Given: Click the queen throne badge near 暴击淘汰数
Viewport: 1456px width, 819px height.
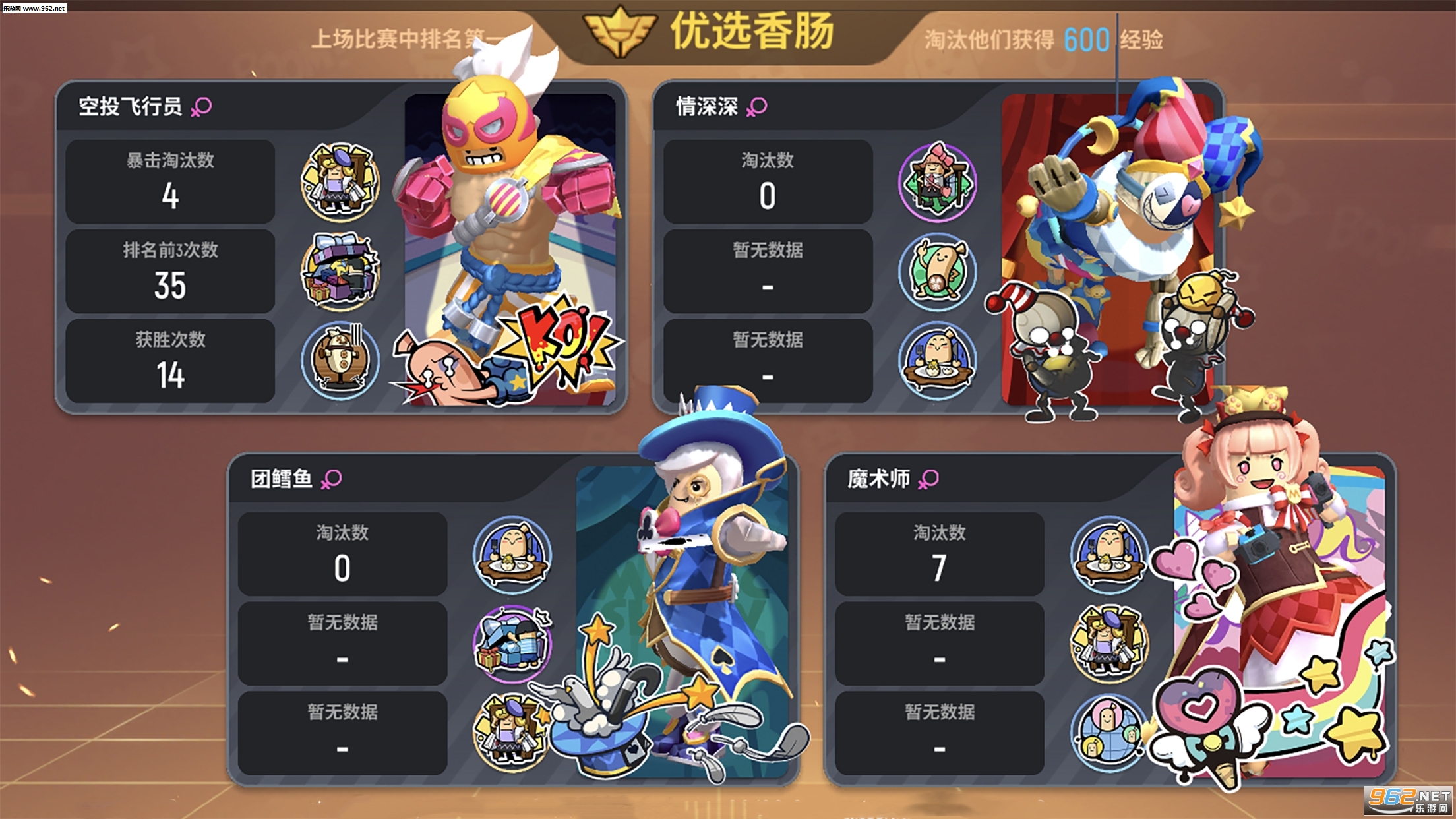Looking at the screenshot, I should click(x=342, y=181).
